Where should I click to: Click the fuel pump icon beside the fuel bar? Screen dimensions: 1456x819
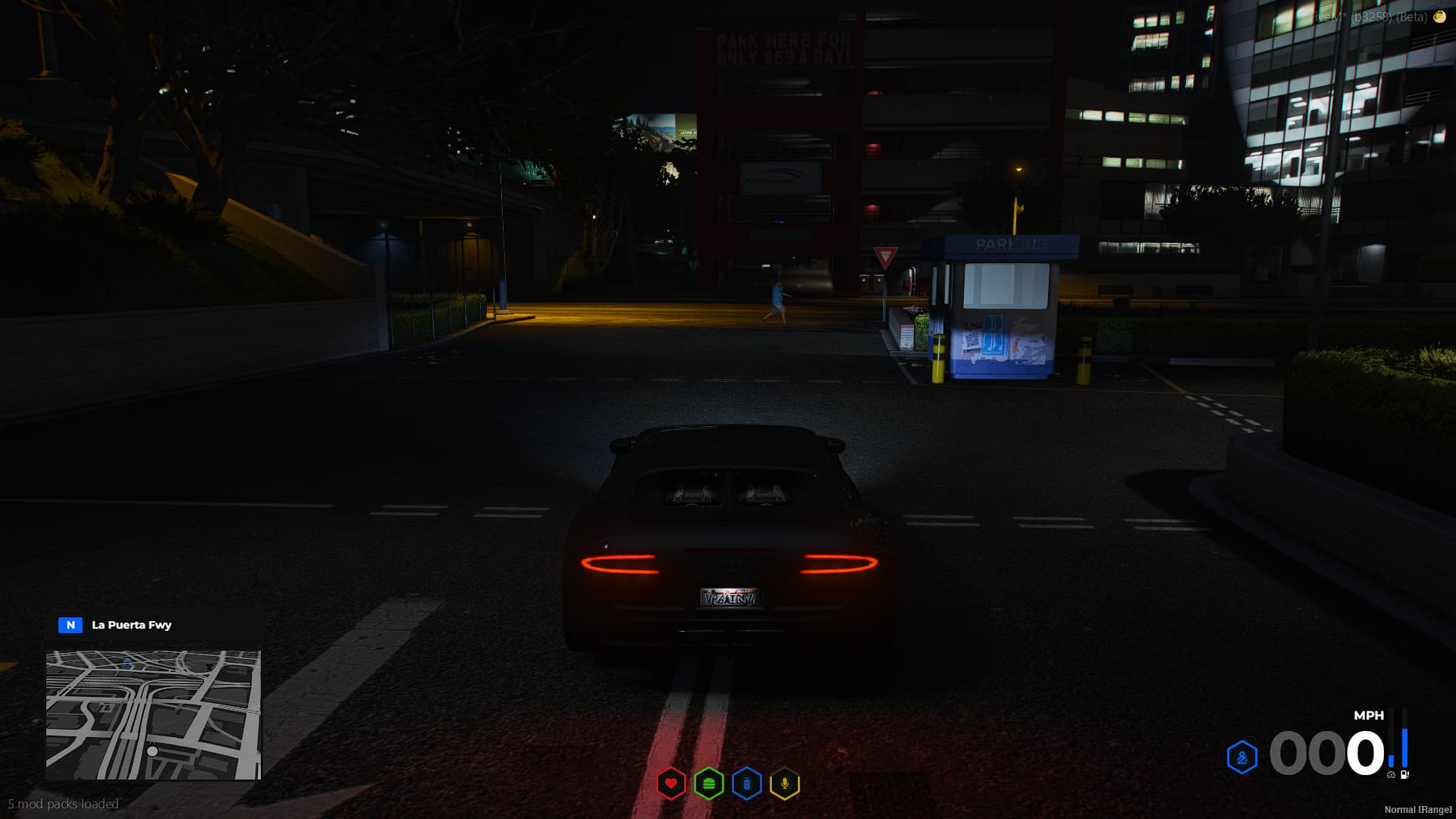[x=1404, y=774]
